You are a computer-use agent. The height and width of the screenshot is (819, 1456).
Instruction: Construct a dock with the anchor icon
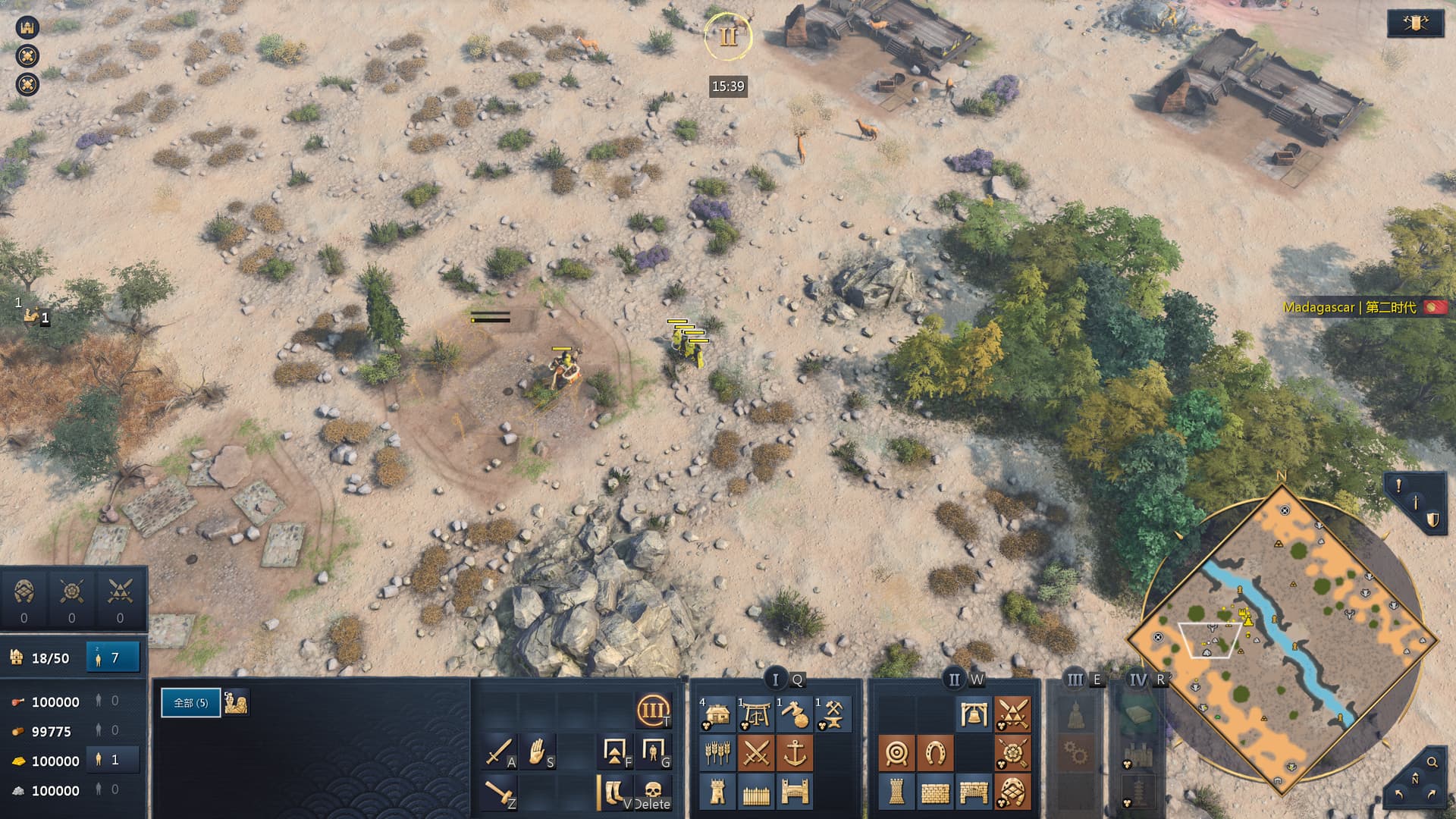tap(794, 753)
